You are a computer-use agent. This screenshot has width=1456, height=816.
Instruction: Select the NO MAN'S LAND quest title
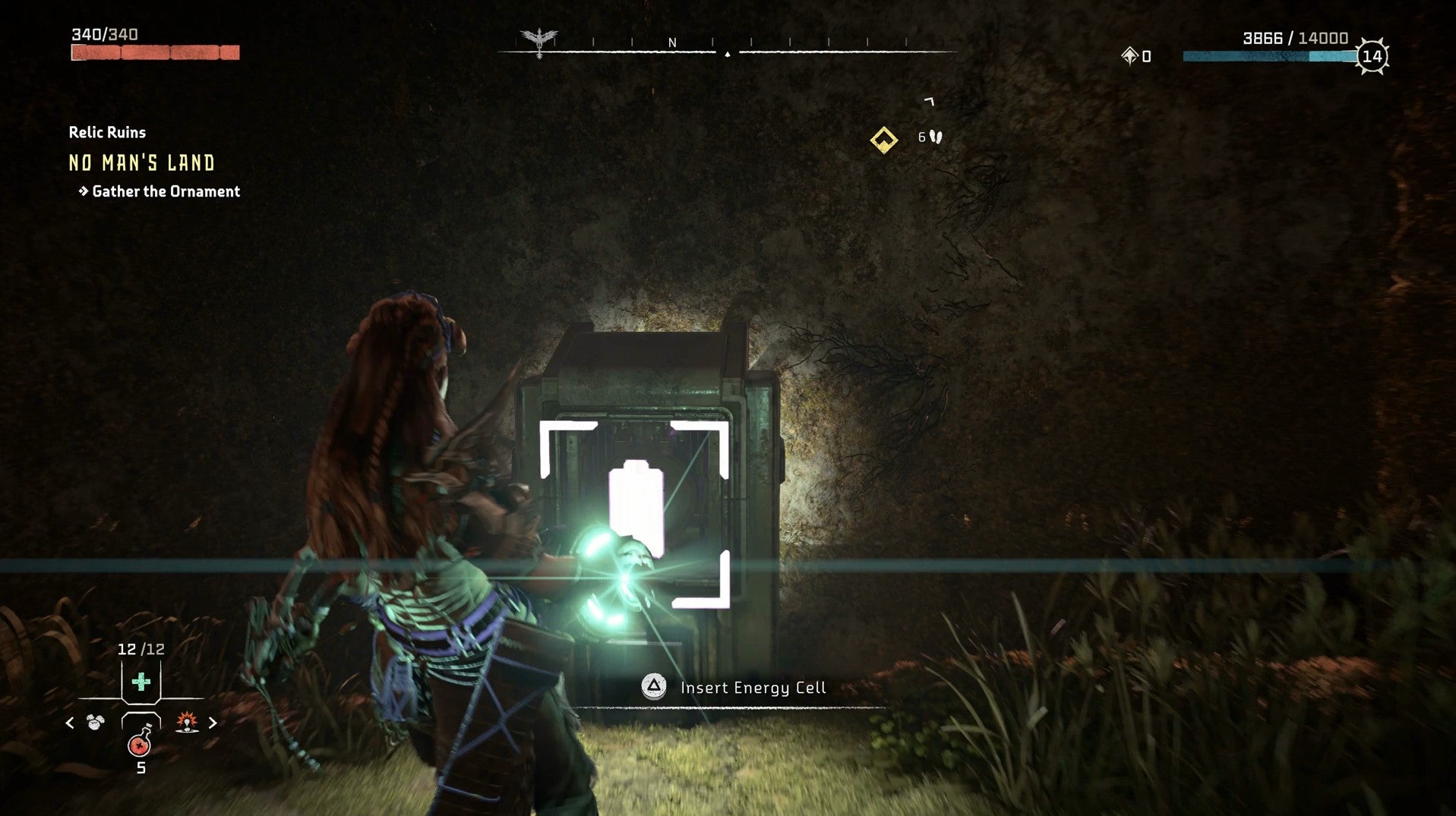click(x=141, y=163)
